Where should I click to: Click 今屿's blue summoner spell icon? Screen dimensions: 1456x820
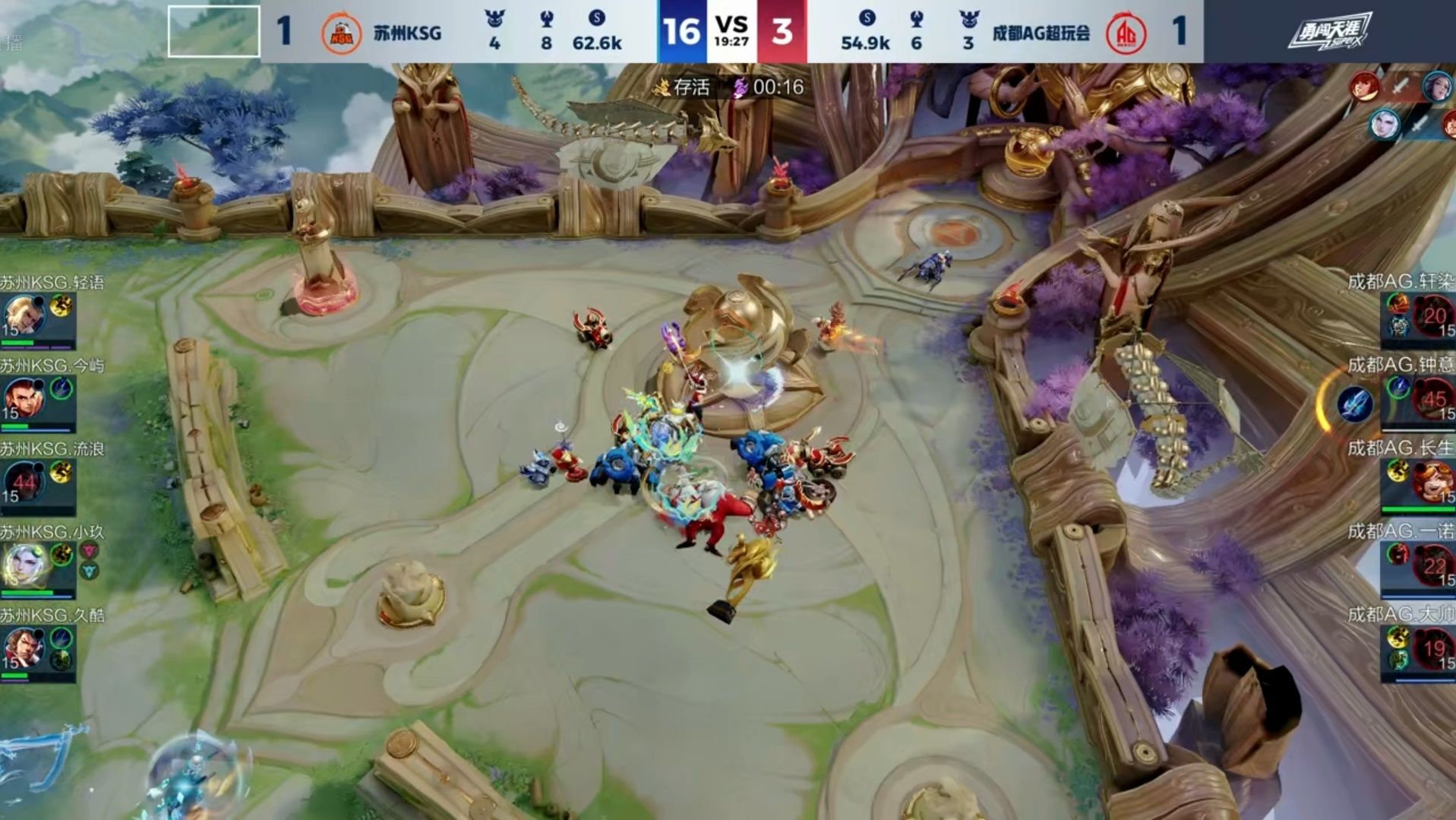point(61,388)
